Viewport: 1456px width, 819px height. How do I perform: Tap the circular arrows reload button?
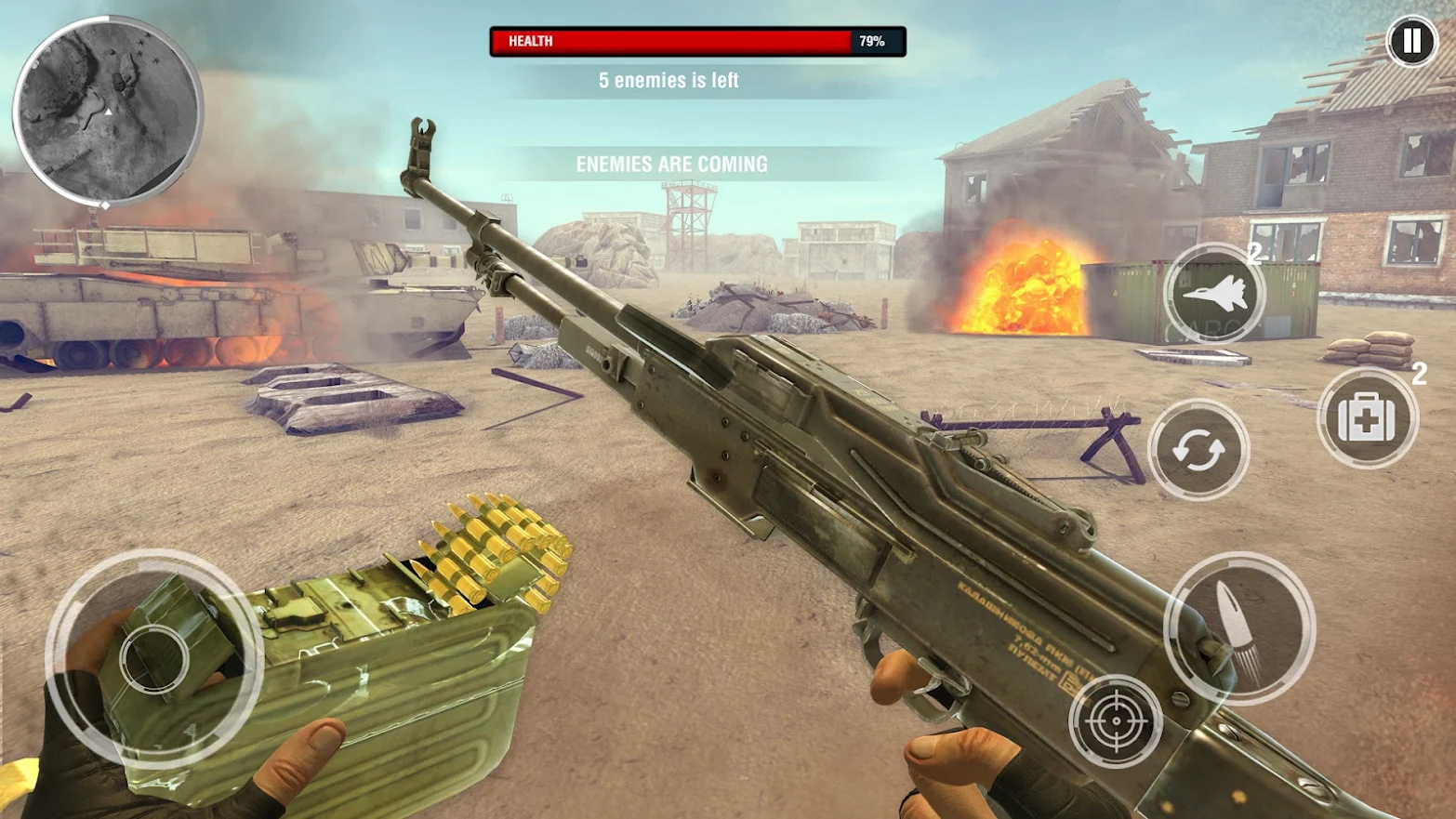click(1198, 451)
